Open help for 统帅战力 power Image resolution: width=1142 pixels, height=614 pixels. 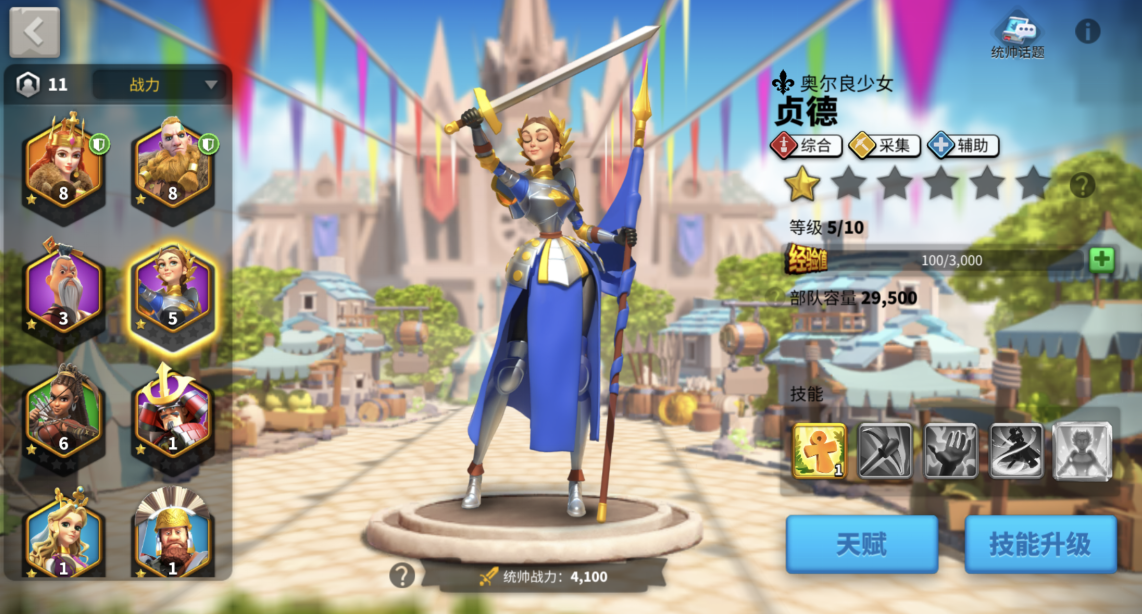pyautogui.click(x=402, y=575)
